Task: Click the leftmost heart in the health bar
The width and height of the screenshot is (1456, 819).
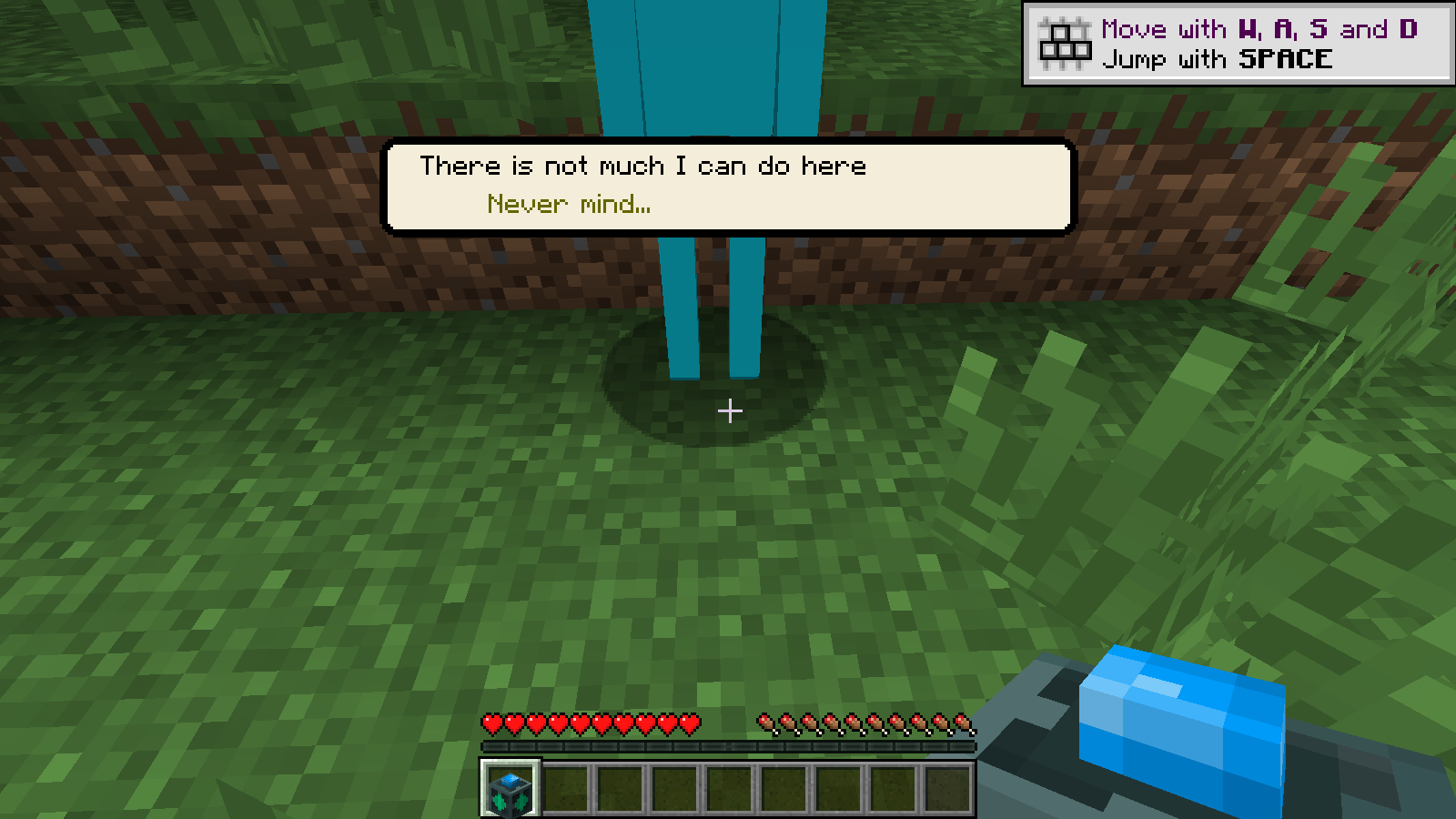Action: pos(491,724)
